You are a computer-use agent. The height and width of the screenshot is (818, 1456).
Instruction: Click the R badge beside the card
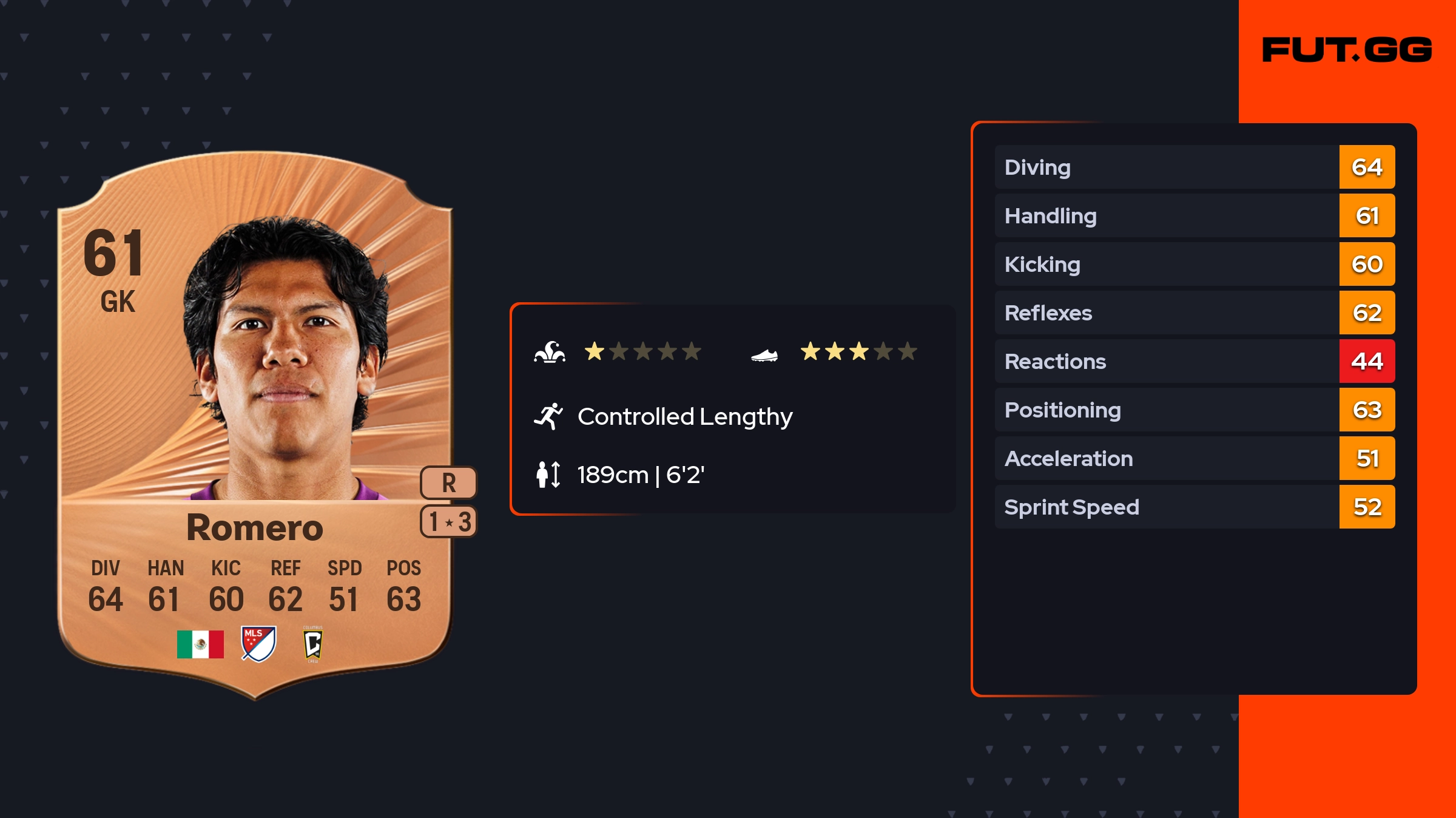(448, 483)
